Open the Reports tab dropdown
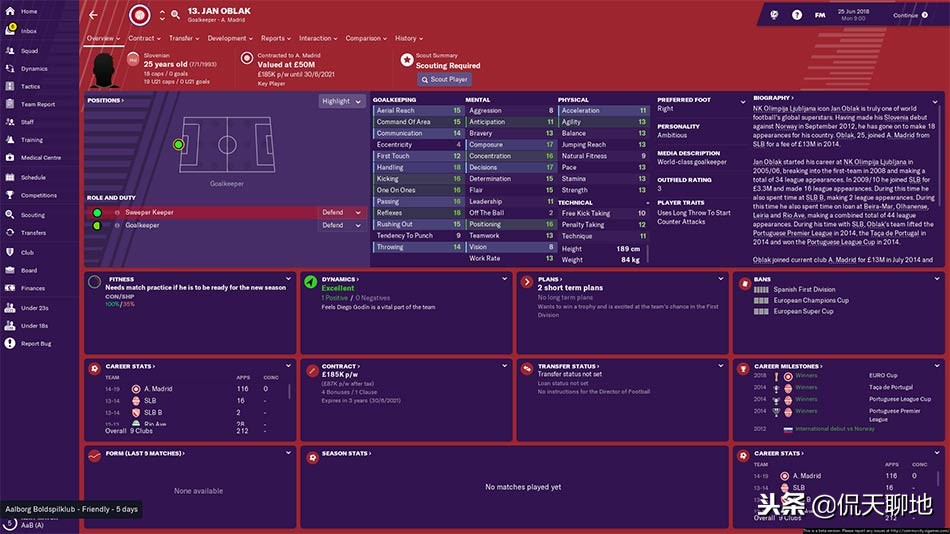This screenshot has width=950, height=534. [x=275, y=38]
